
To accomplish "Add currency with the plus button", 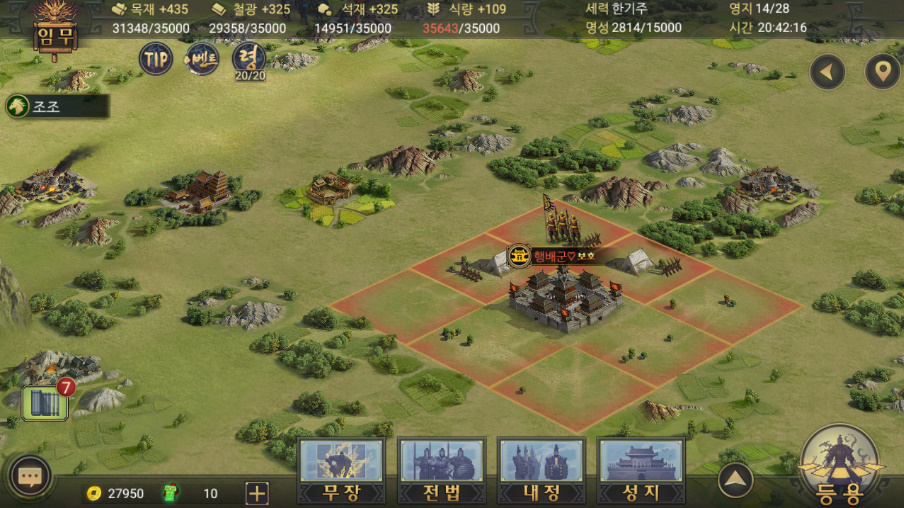I will click(257, 493).
